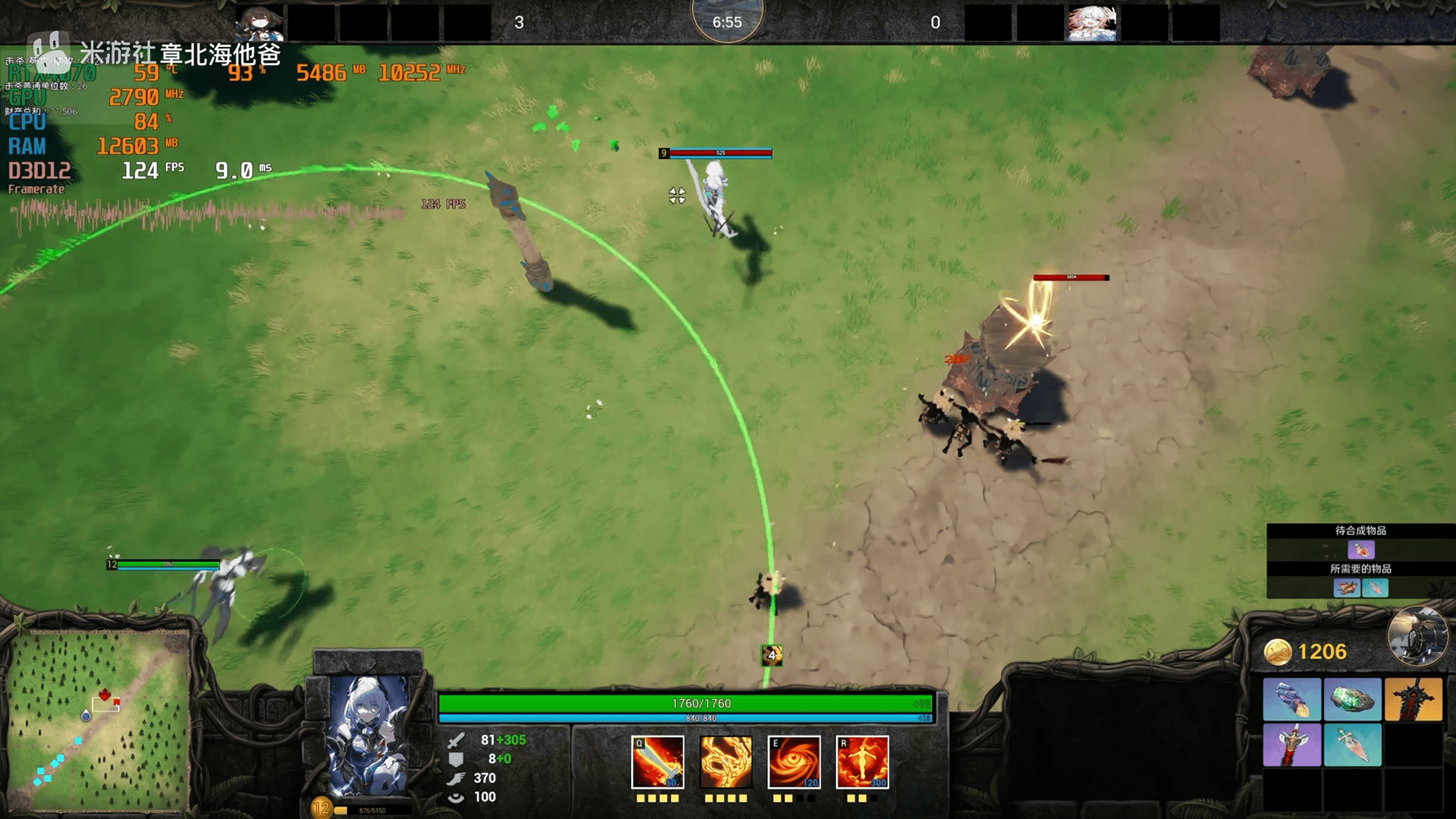Trigger the flaming figure R ultimate
1456x819 pixels.
click(x=862, y=762)
